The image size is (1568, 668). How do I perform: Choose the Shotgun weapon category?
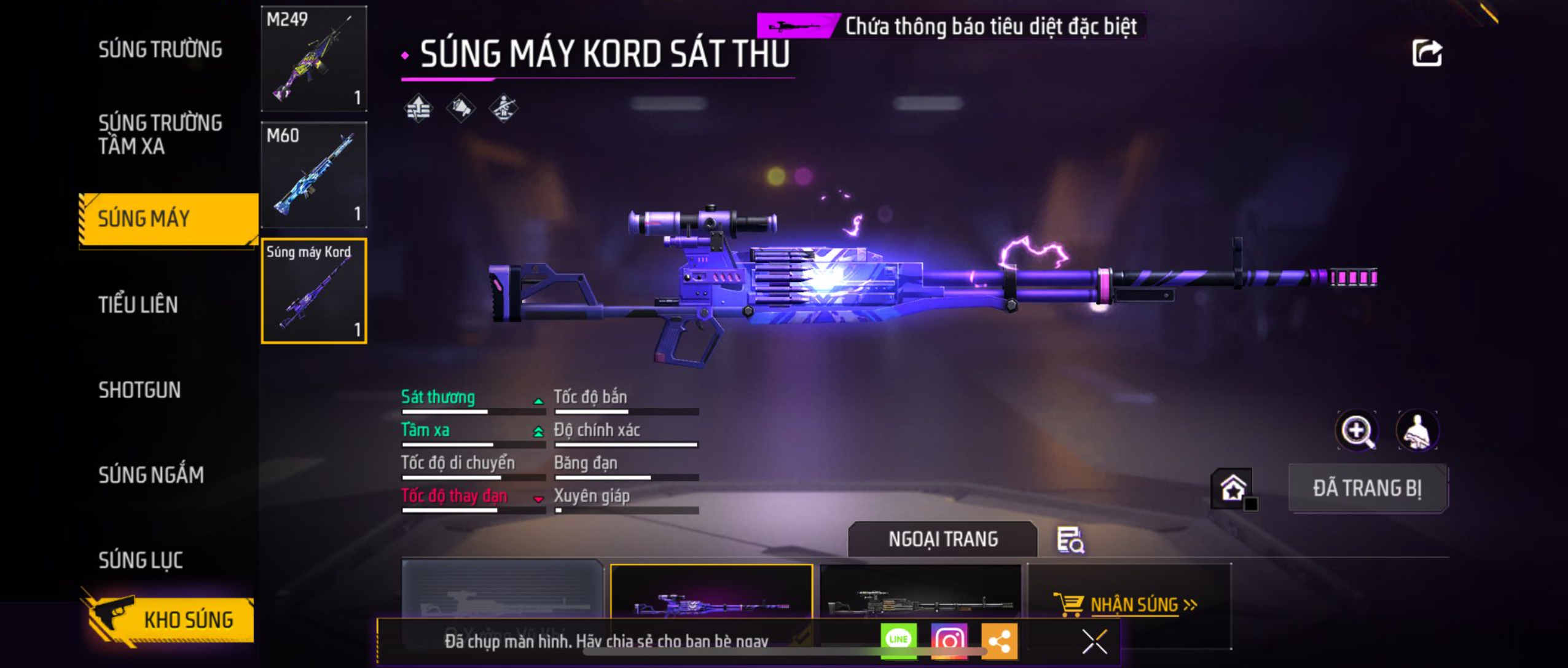[x=139, y=390]
